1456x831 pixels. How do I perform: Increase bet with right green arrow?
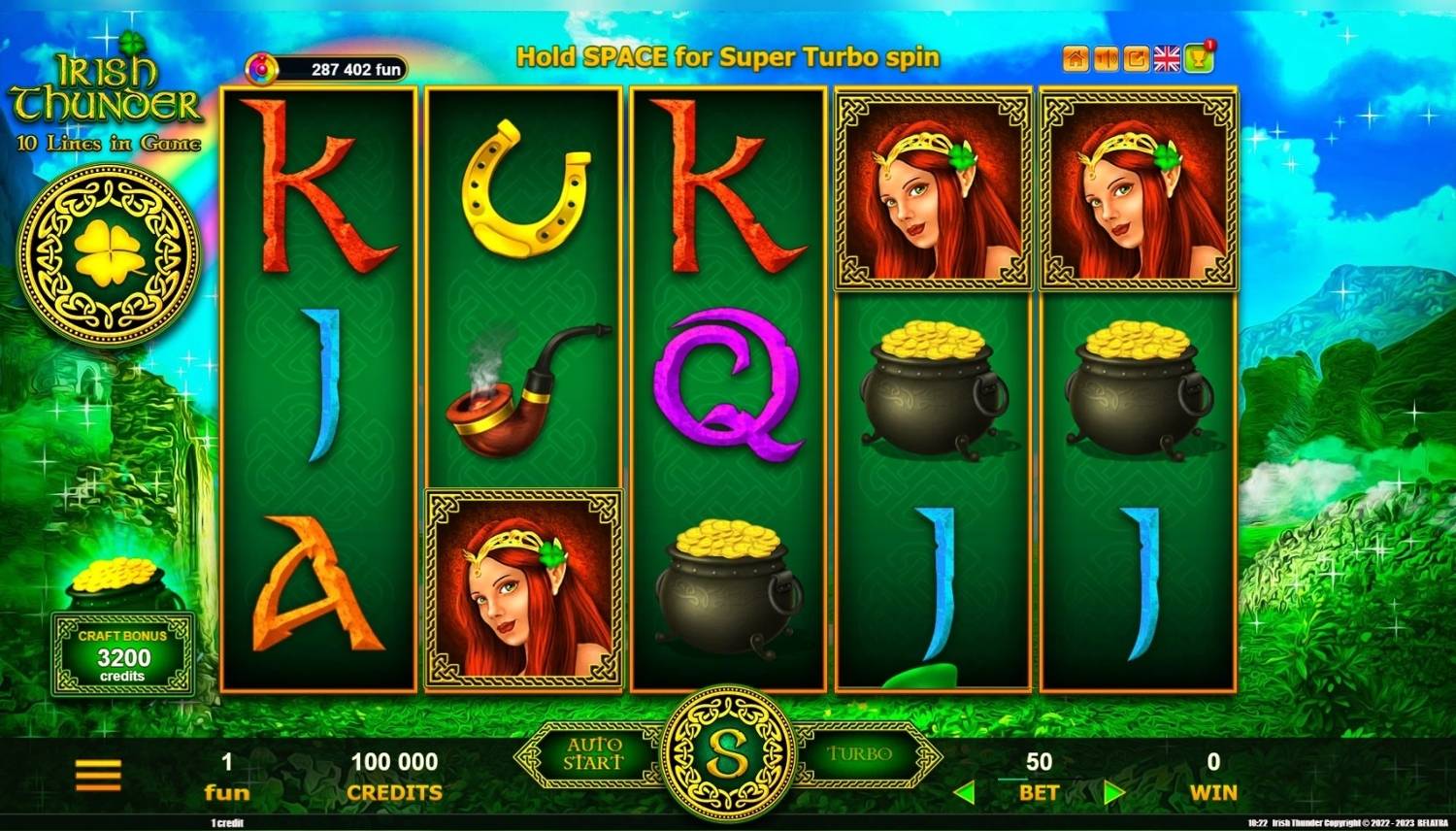click(x=1112, y=791)
